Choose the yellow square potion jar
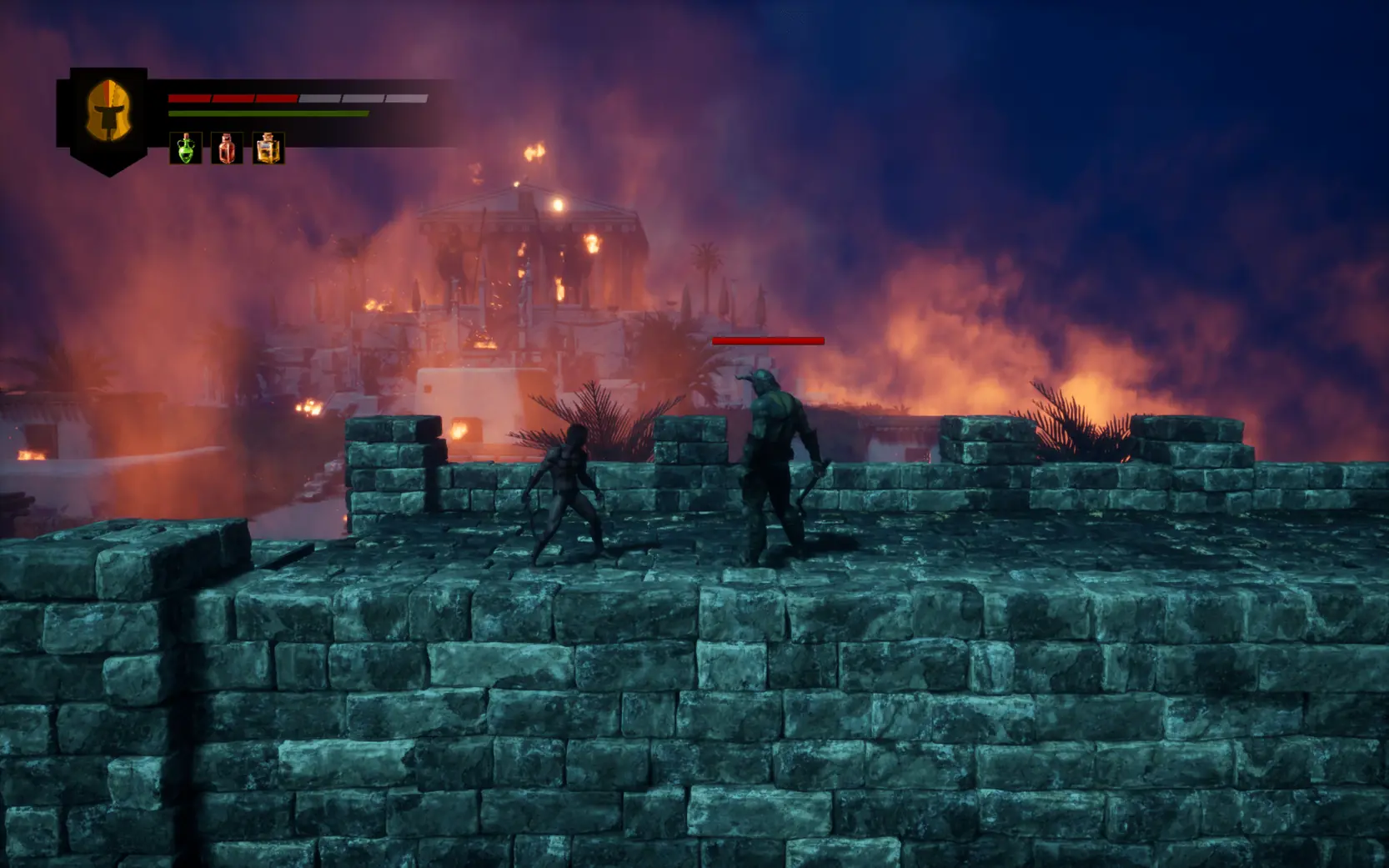Viewport: 1389px width, 868px height. coord(268,148)
